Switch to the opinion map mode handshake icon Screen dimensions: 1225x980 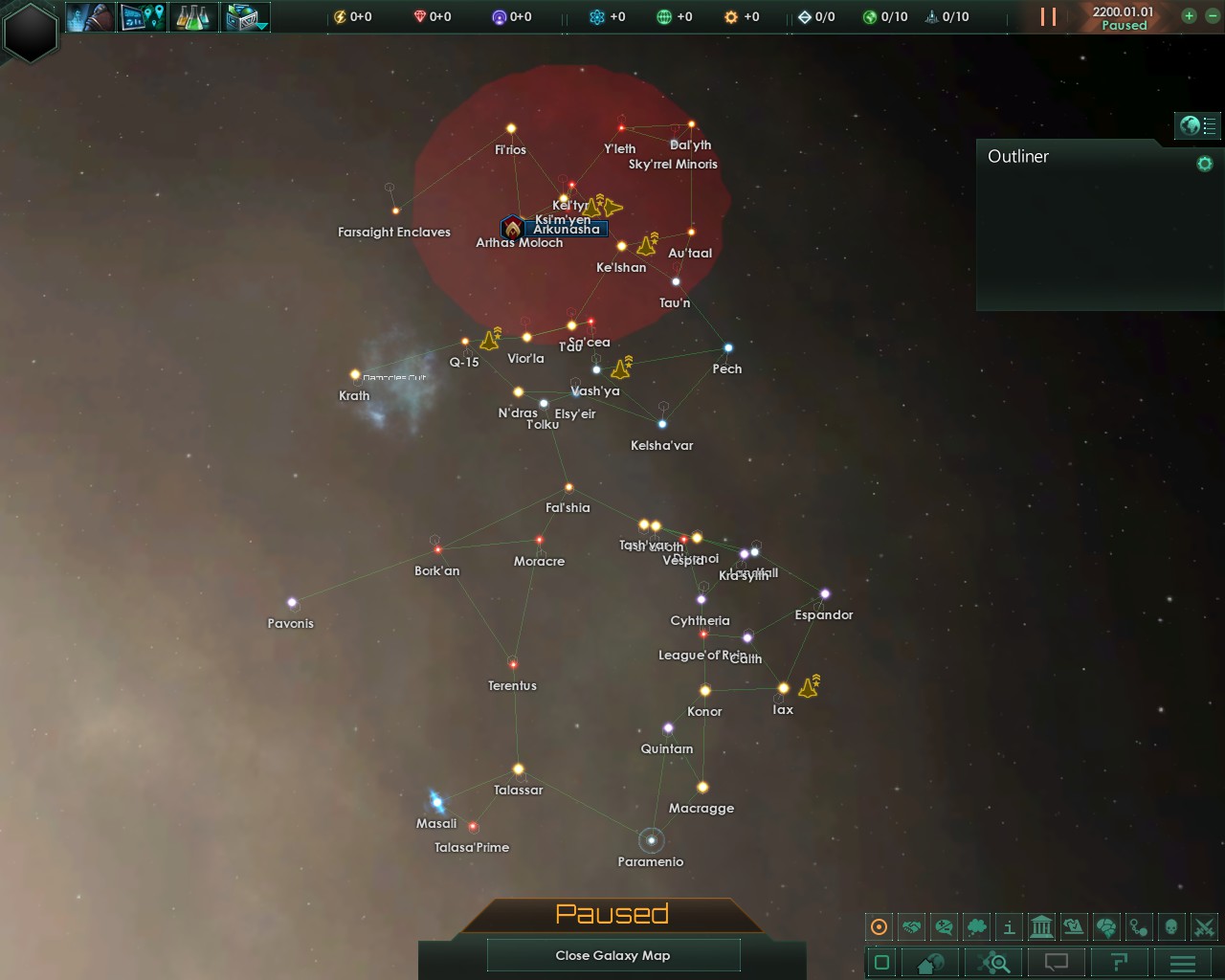[910, 926]
